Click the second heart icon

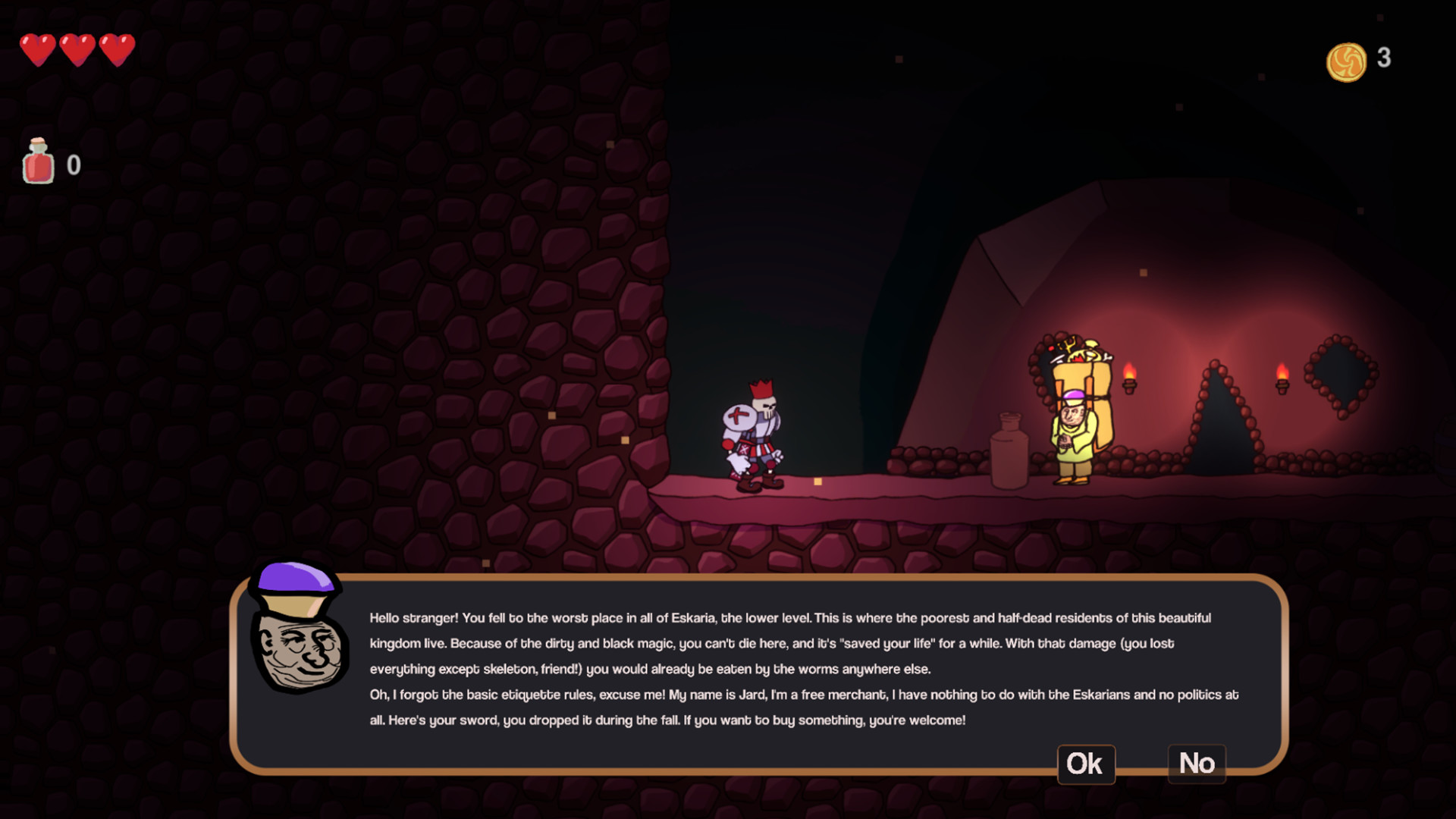coord(77,49)
